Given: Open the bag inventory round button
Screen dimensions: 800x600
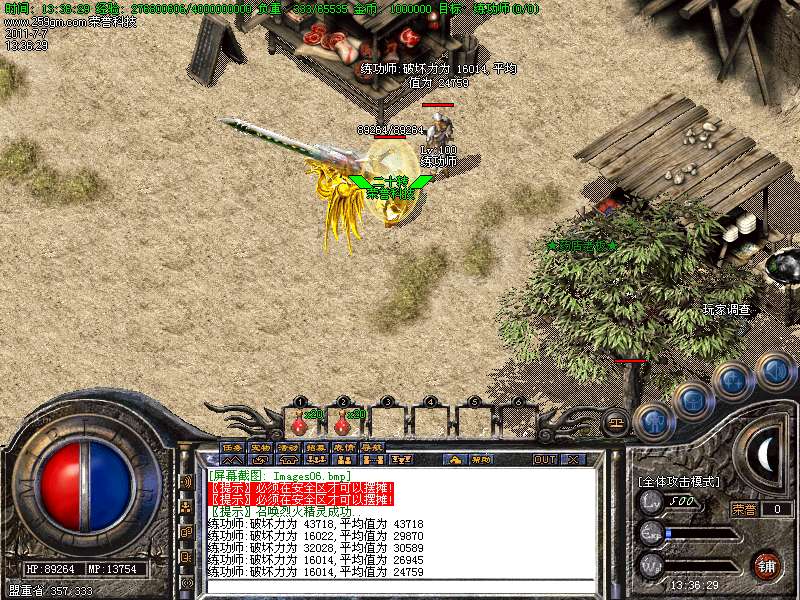Looking at the screenshot, I should (x=694, y=401).
